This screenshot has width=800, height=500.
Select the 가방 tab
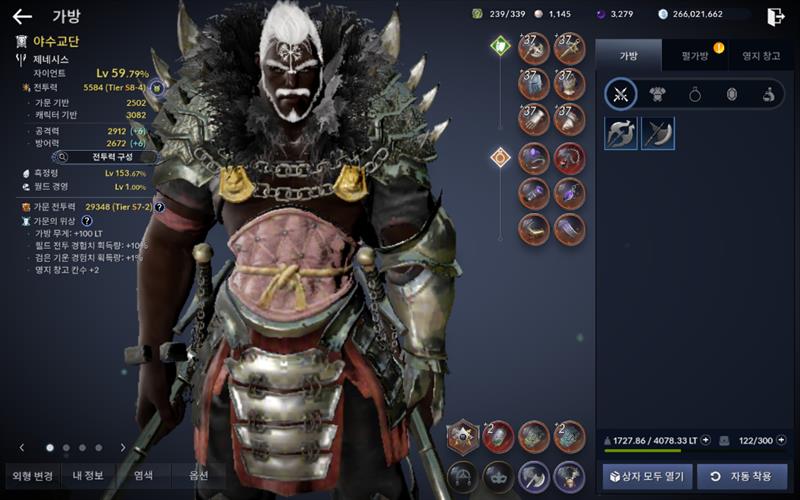click(x=628, y=55)
